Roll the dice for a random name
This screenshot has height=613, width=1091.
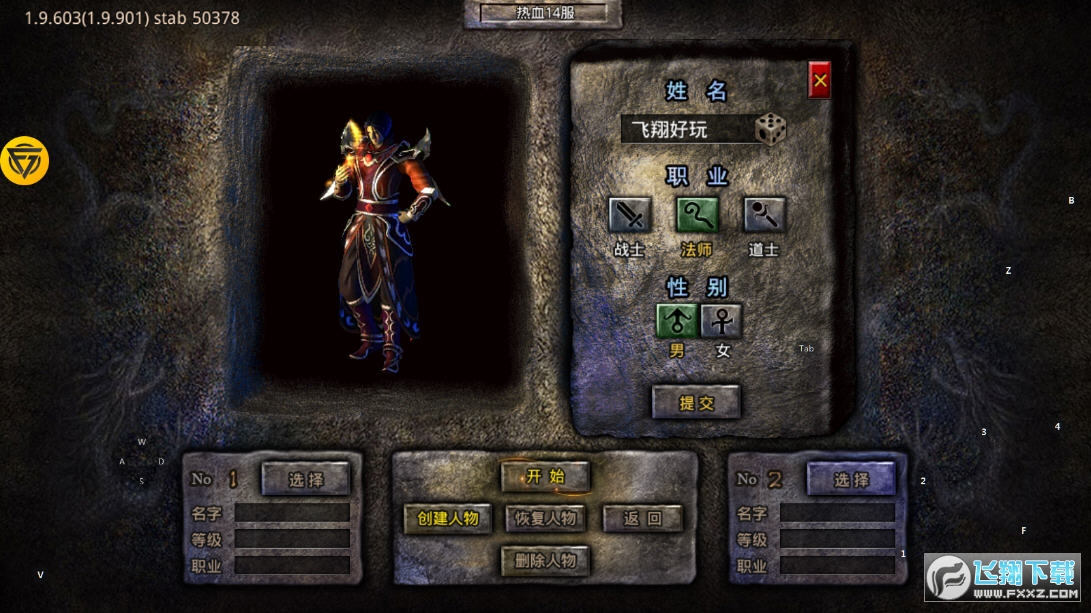pyautogui.click(x=770, y=129)
